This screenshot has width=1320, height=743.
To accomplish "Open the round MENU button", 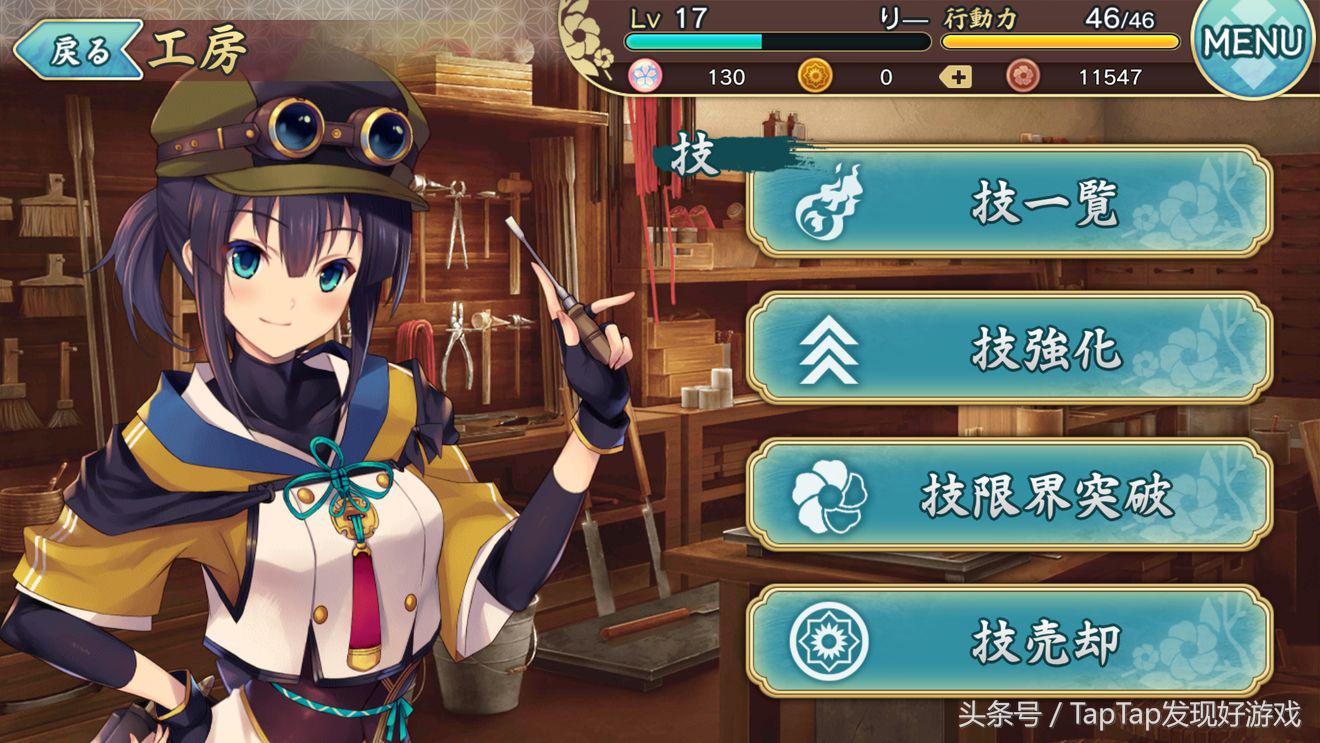I will pos(1253,45).
